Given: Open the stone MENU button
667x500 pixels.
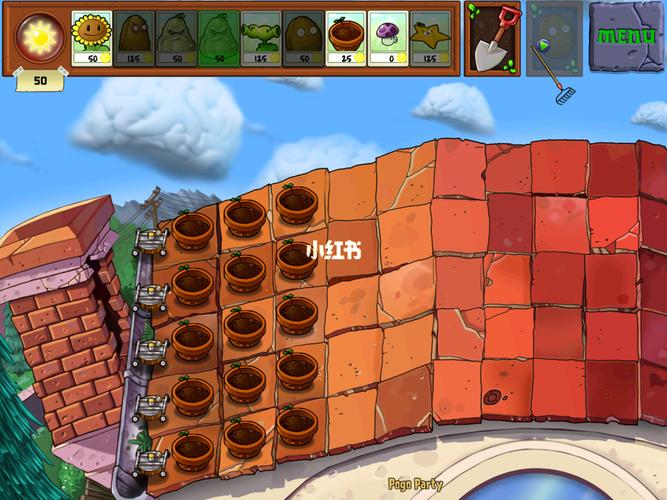Looking at the screenshot, I should [626, 36].
